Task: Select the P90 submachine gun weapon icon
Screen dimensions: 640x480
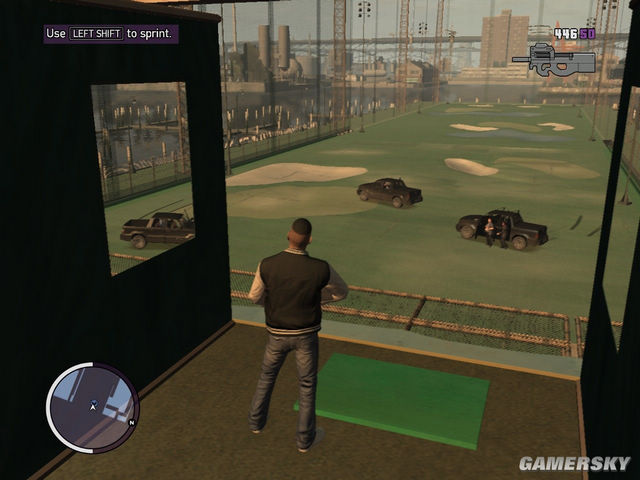Action: point(552,60)
